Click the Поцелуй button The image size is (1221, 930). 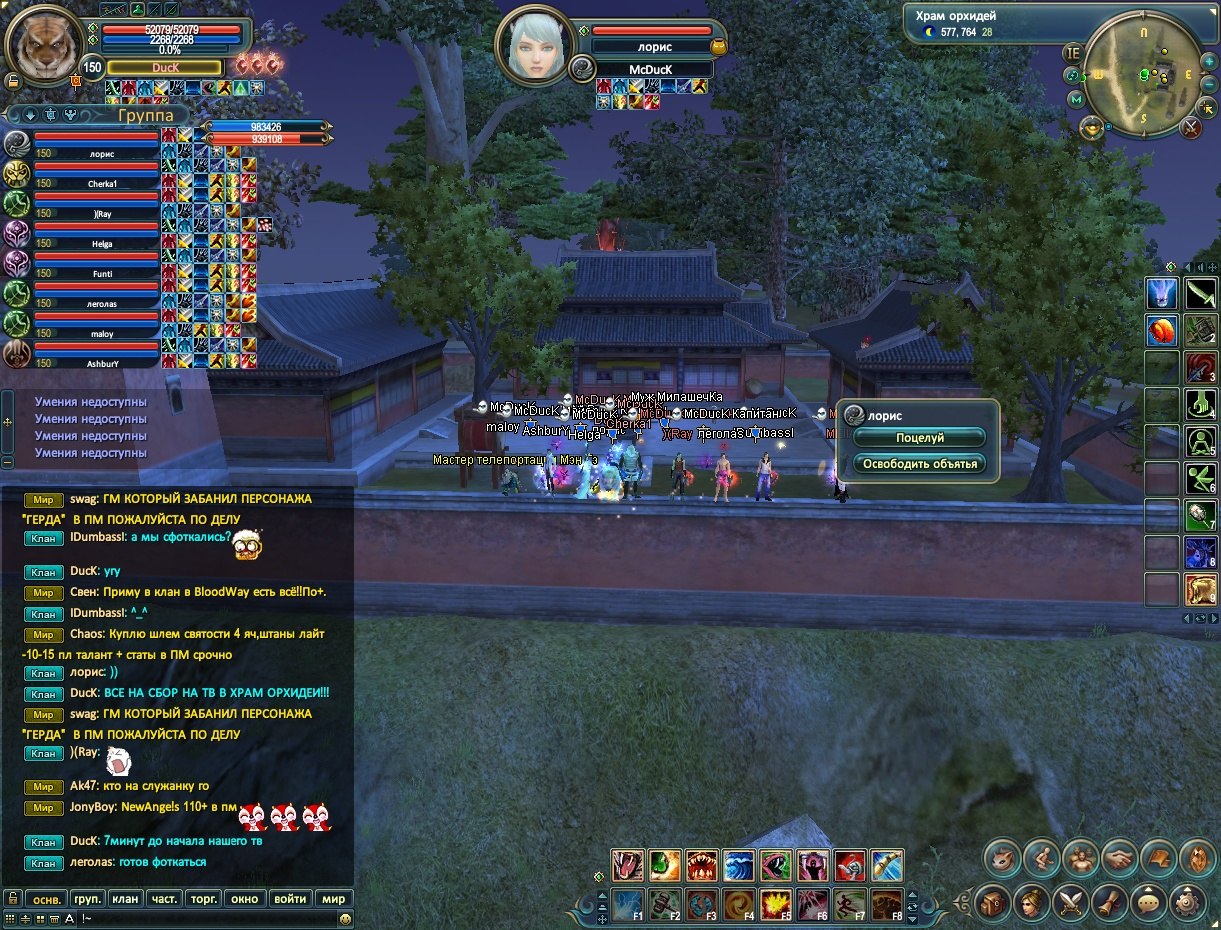pos(919,438)
